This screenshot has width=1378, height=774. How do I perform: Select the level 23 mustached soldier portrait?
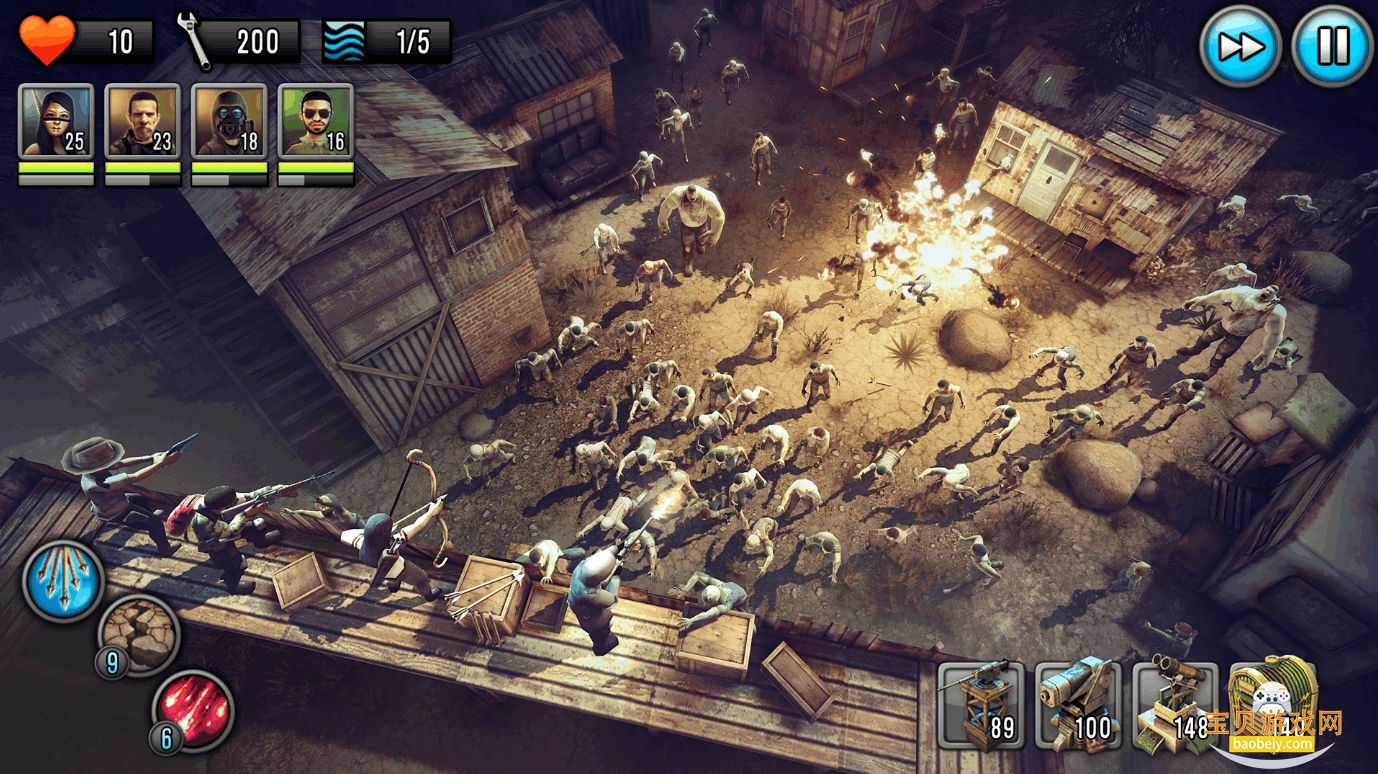tap(143, 121)
